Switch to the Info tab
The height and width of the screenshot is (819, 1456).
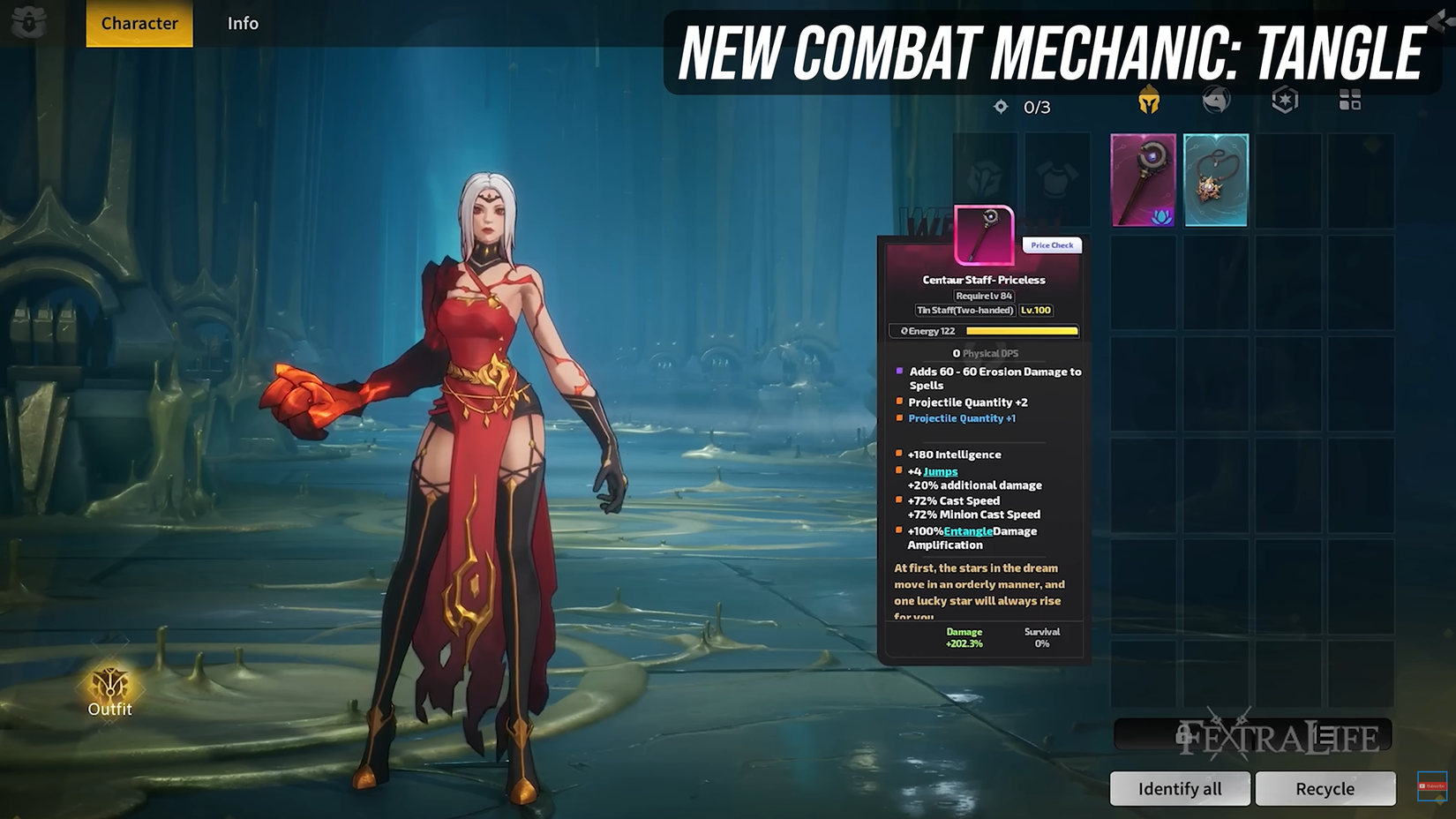tap(242, 23)
